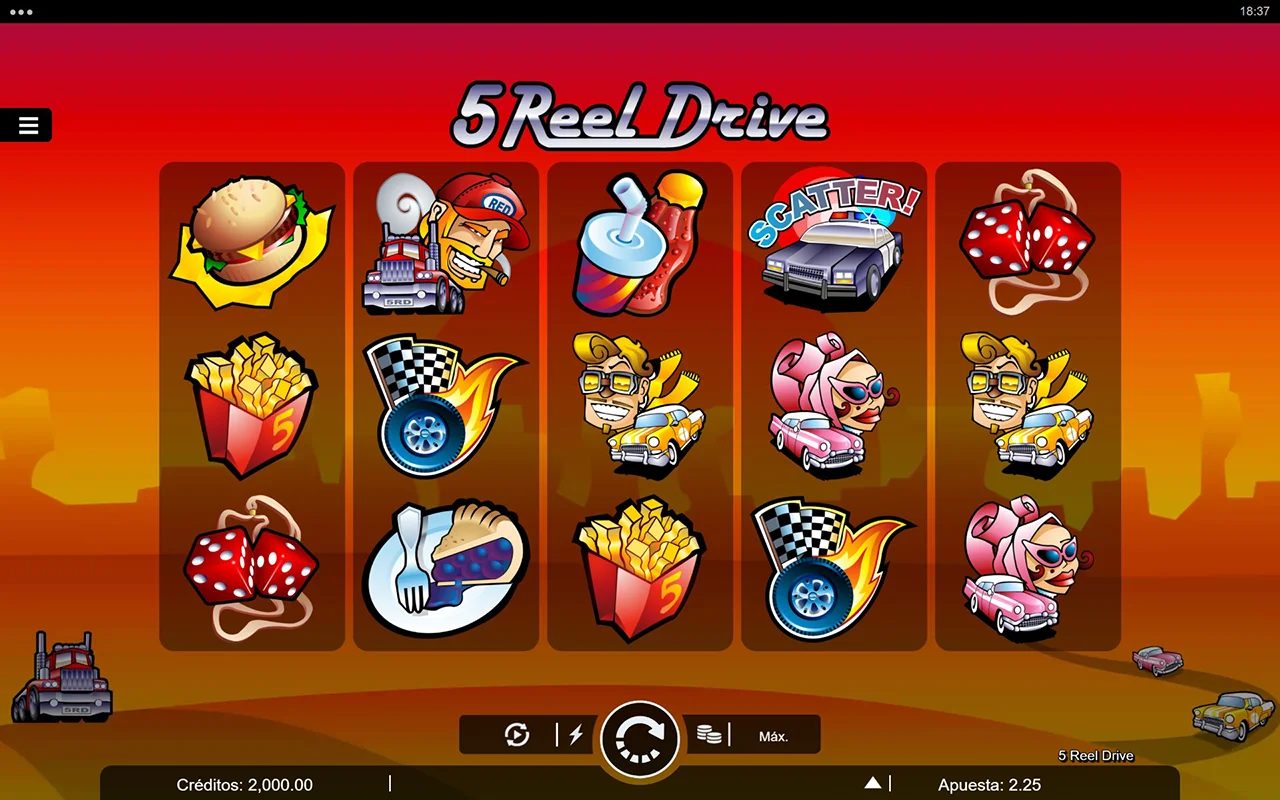Set the maximum bet with Máx.
Viewport: 1280px width, 800px height.
pos(773,736)
